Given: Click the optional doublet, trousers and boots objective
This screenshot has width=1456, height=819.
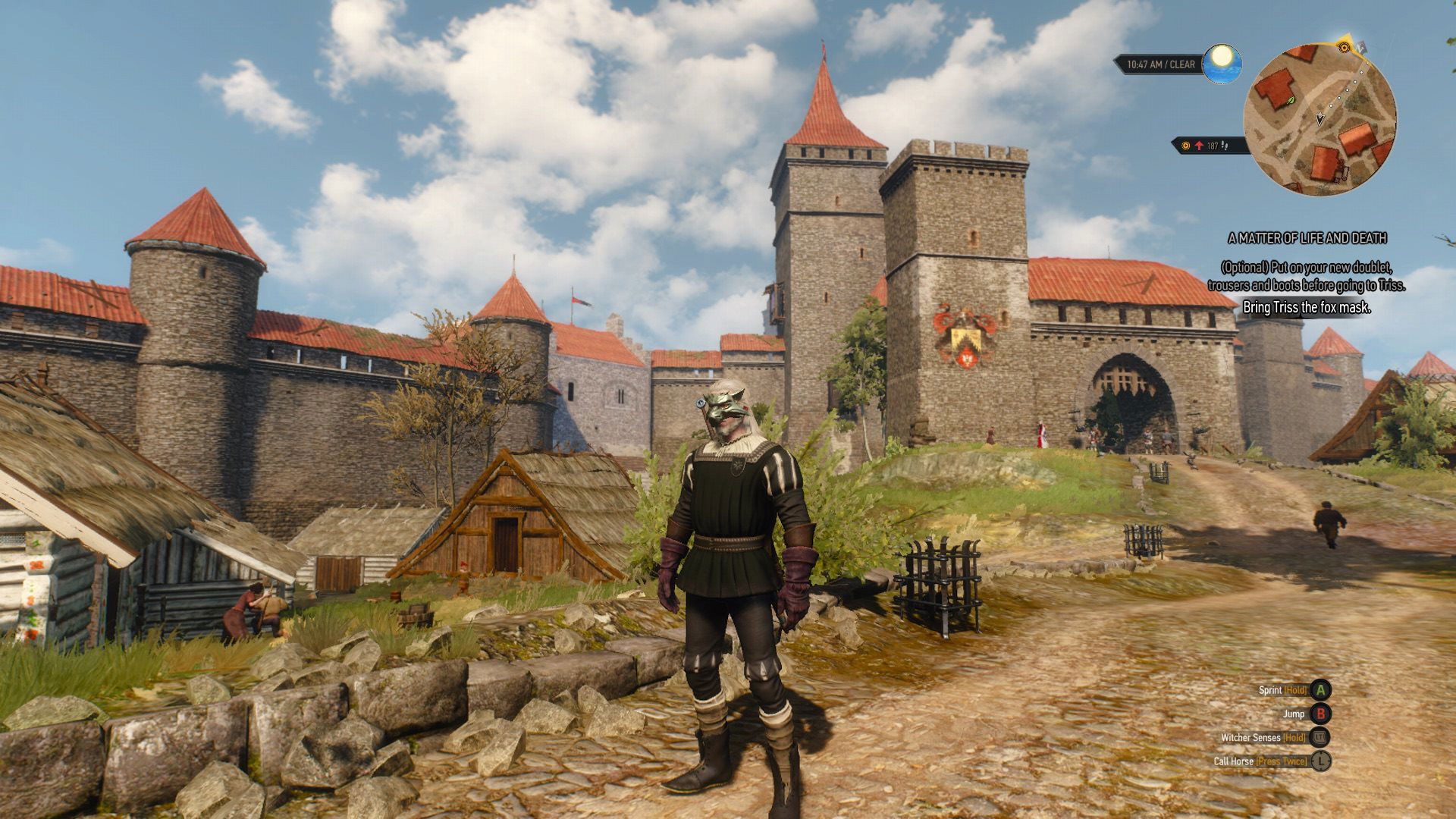Looking at the screenshot, I should click(x=1306, y=277).
